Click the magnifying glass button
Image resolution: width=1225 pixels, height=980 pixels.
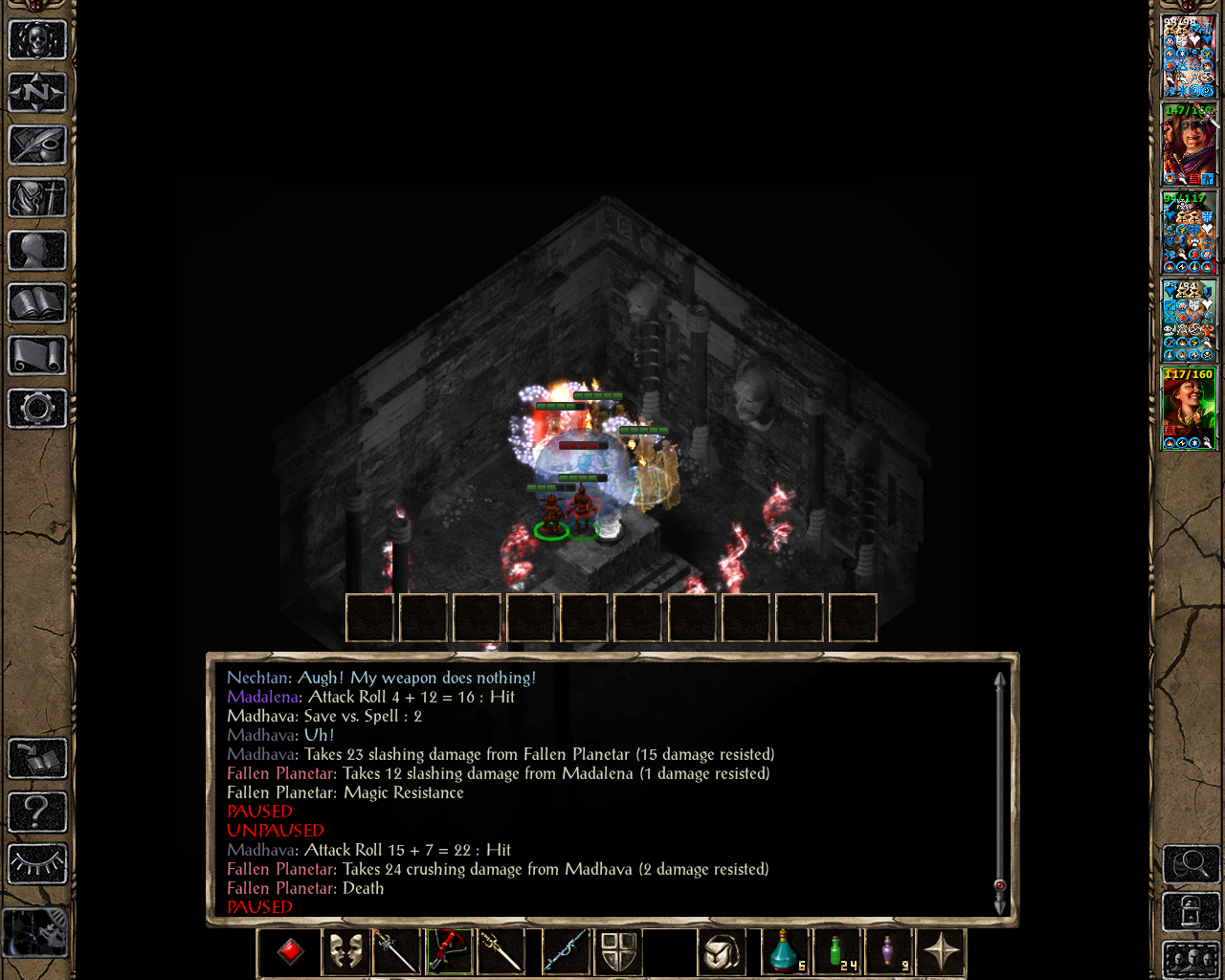[x=1191, y=864]
